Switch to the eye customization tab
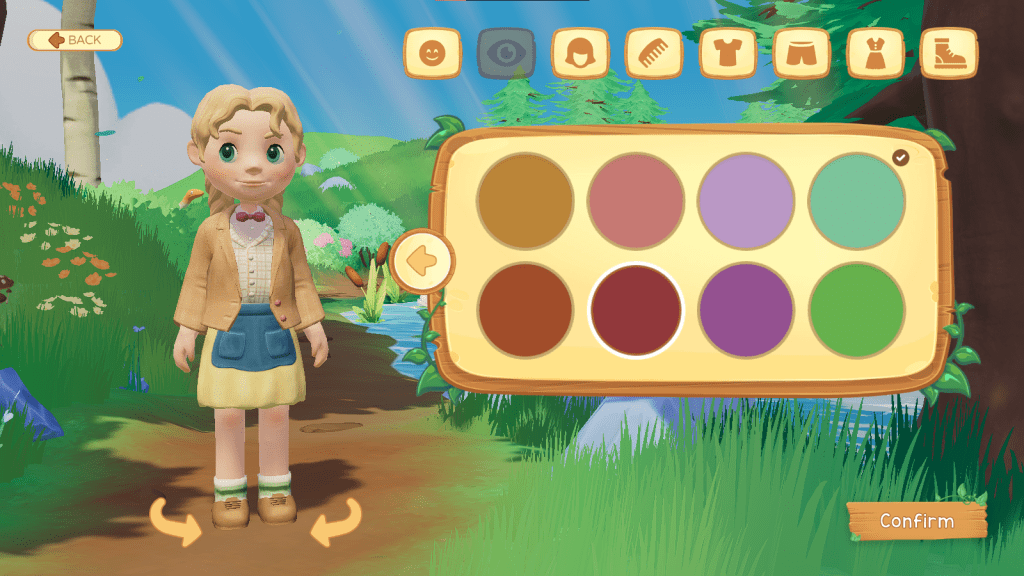The height and width of the screenshot is (576, 1024). (x=506, y=53)
